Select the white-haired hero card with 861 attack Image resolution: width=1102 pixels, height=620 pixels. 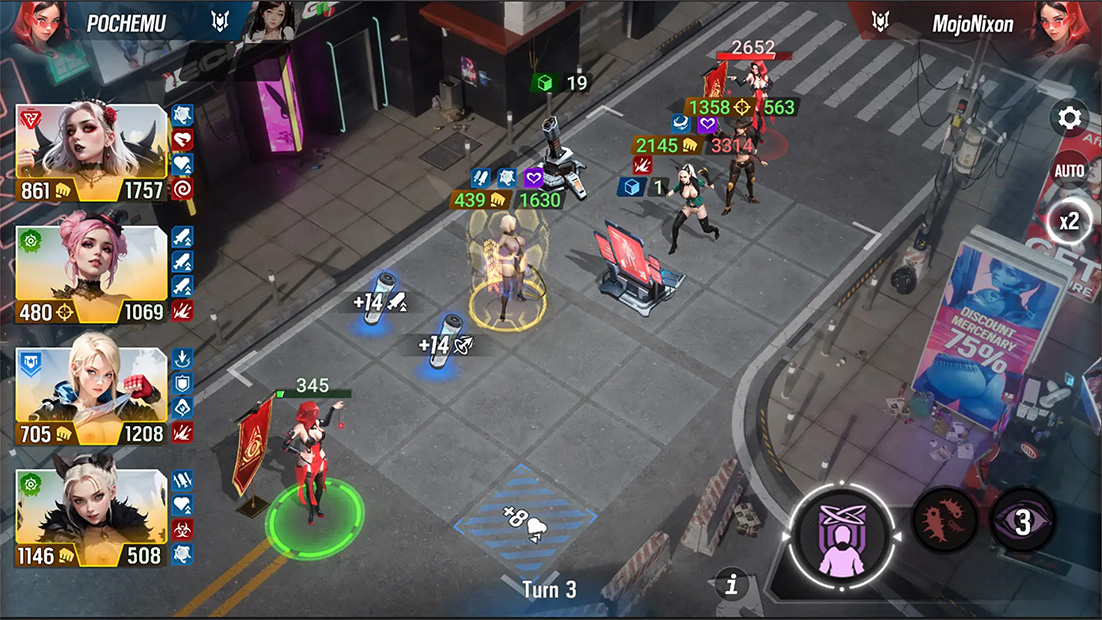click(x=92, y=152)
